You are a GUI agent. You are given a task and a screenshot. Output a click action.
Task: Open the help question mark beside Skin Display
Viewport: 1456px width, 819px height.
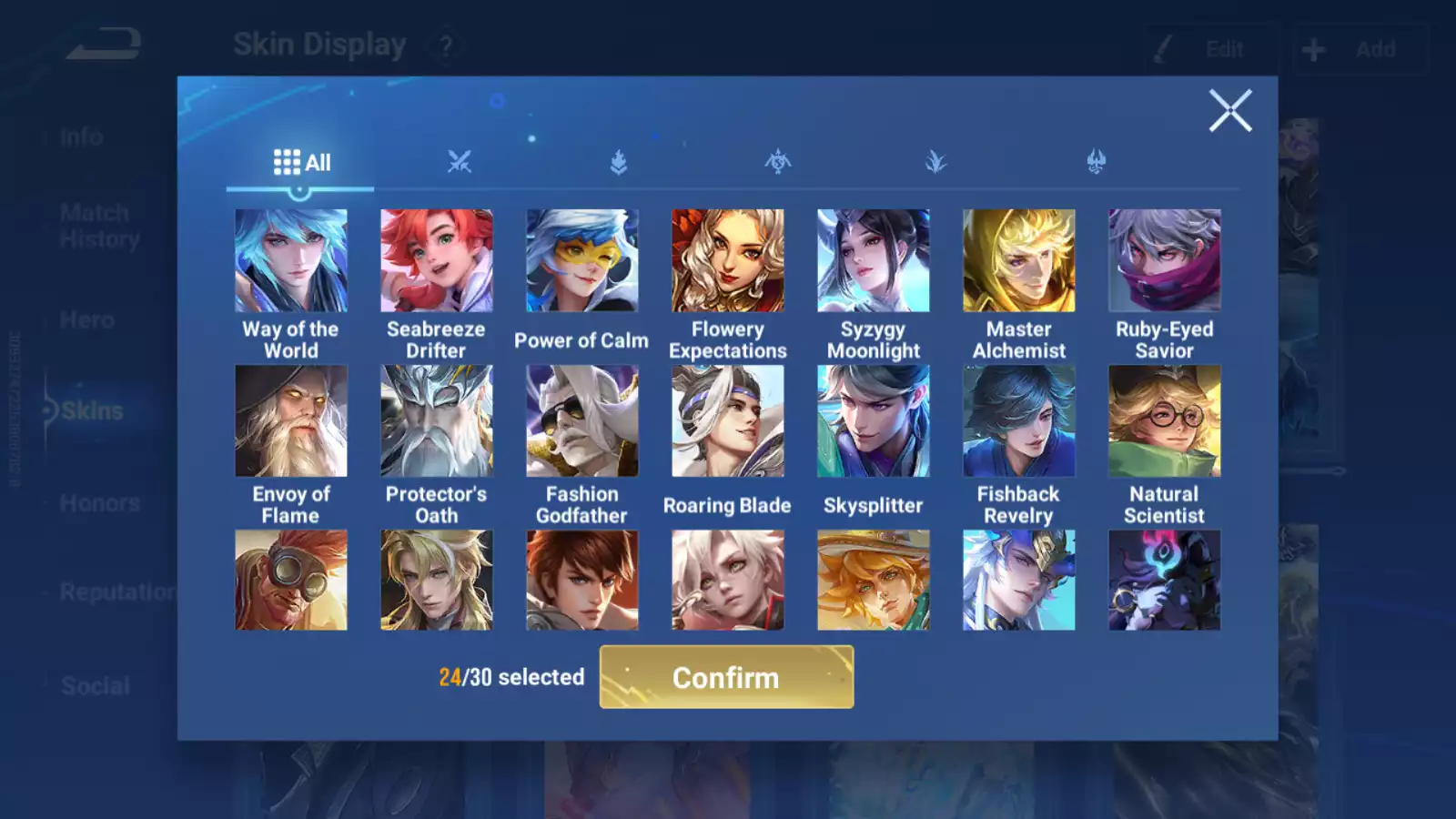coord(445,45)
